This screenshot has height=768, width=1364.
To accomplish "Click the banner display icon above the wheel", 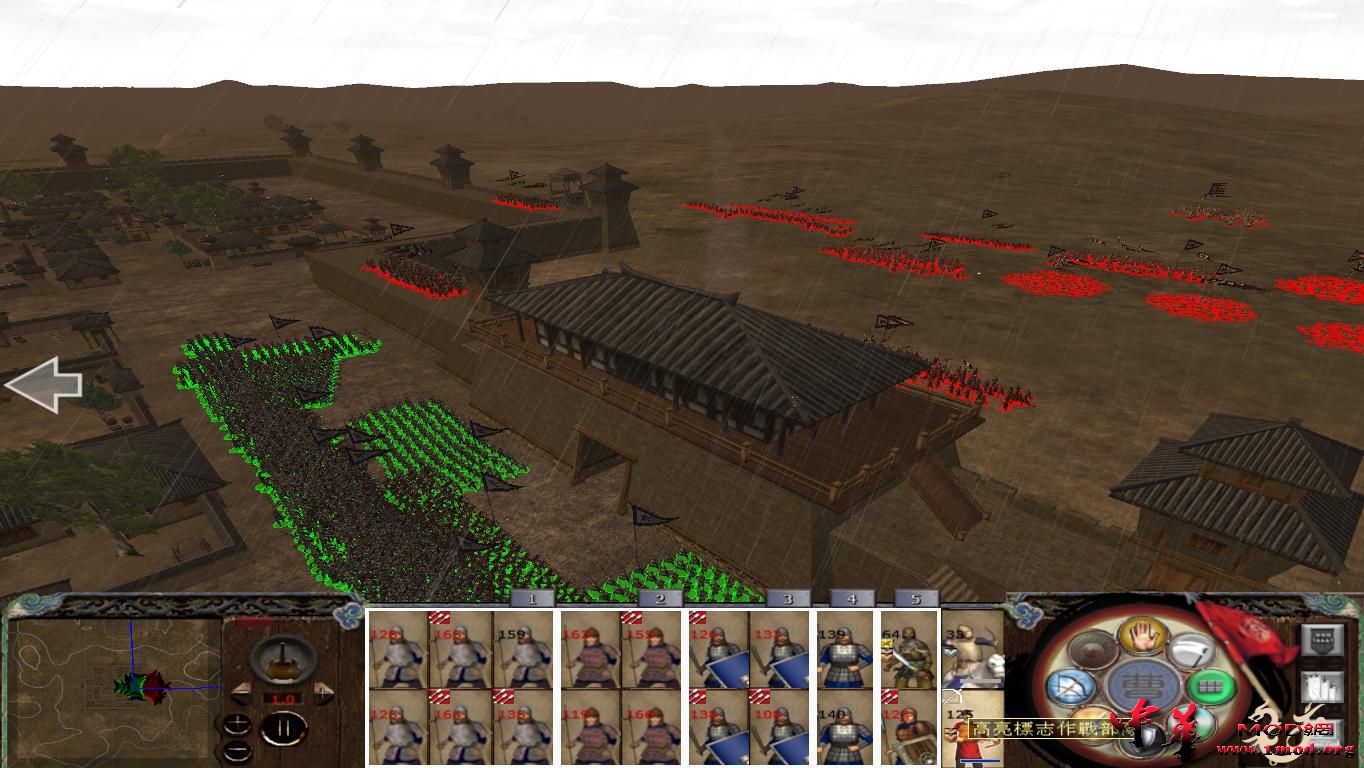I will 1323,639.
